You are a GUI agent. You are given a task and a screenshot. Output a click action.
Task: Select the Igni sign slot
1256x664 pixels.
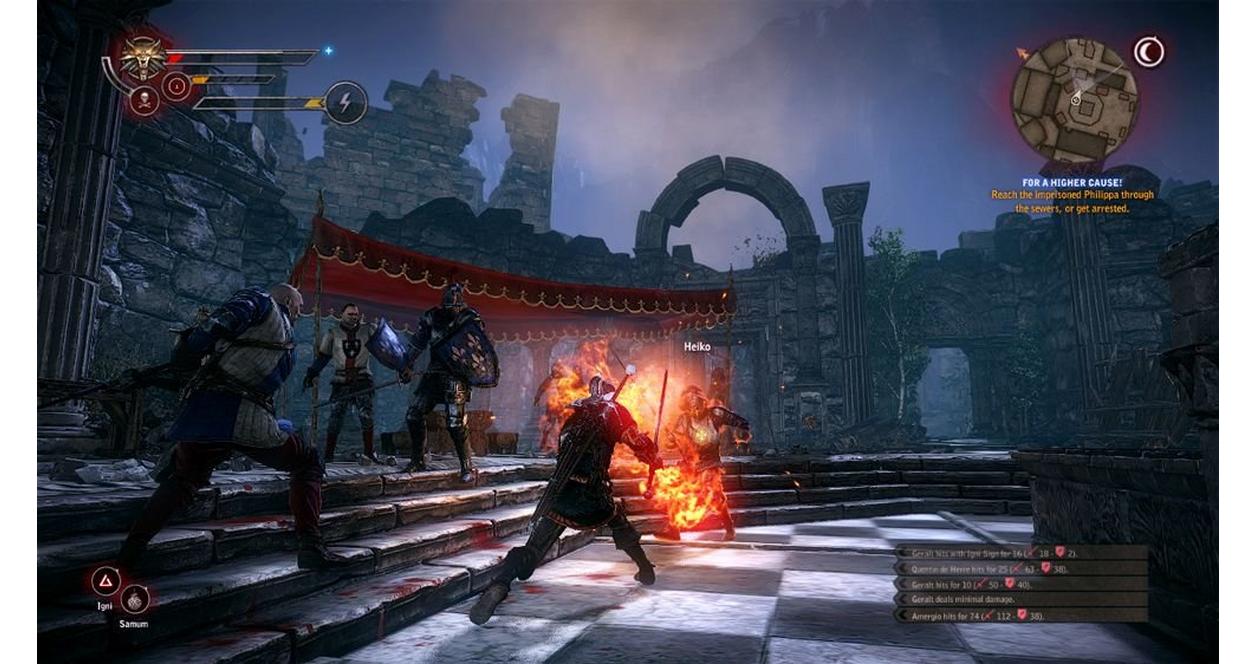pos(106,581)
